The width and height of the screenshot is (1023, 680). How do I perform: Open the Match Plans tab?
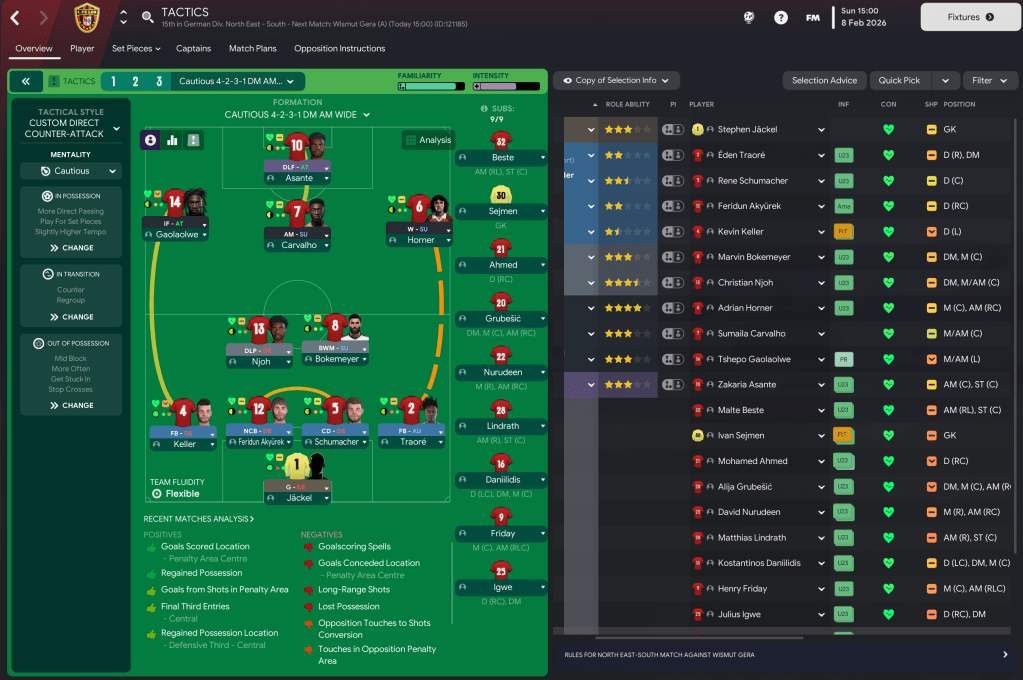pos(252,48)
